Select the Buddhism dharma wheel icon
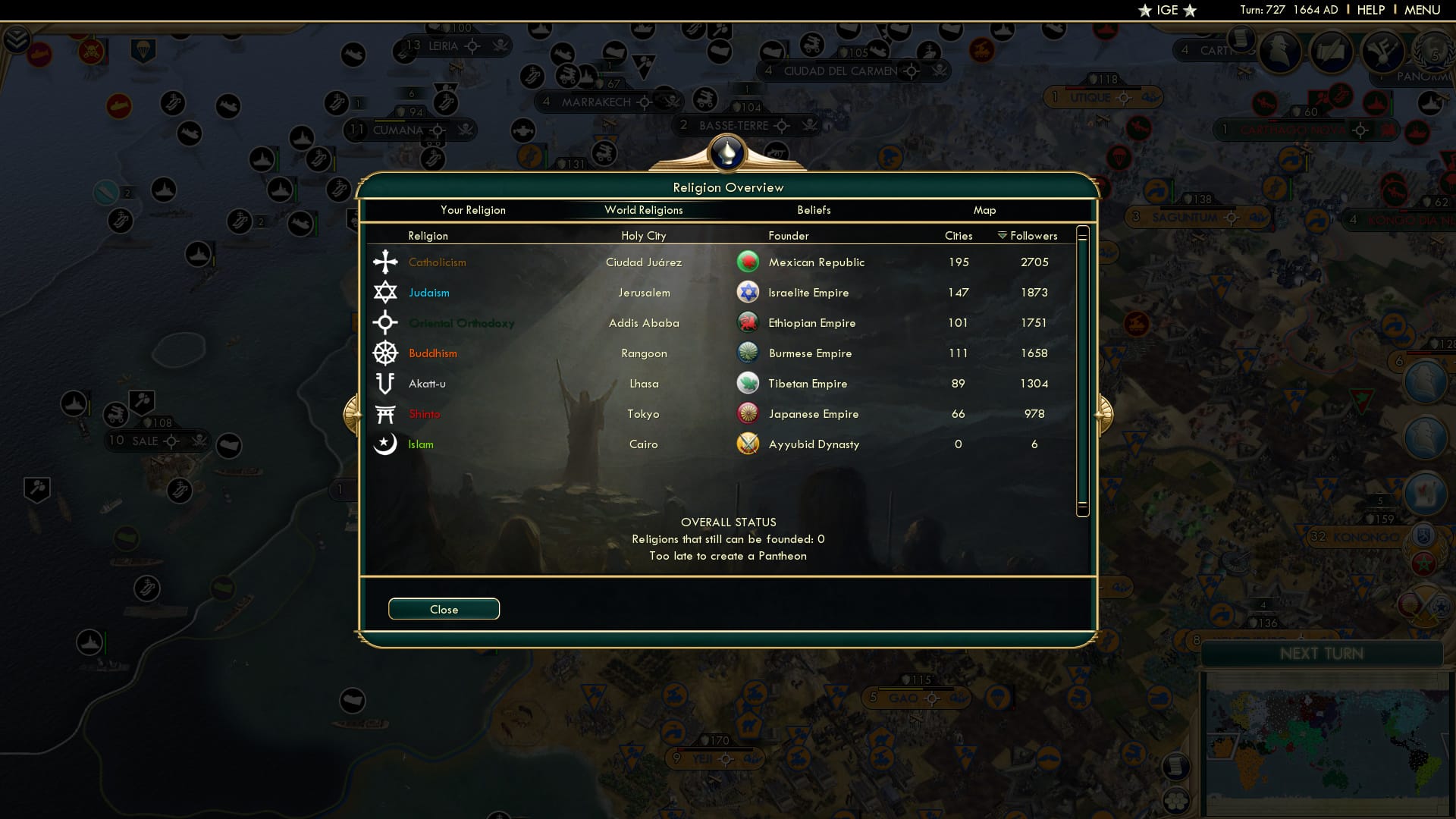Image resolution: width=1456 pixels, height=819 pixels. [x=386, y=353]
